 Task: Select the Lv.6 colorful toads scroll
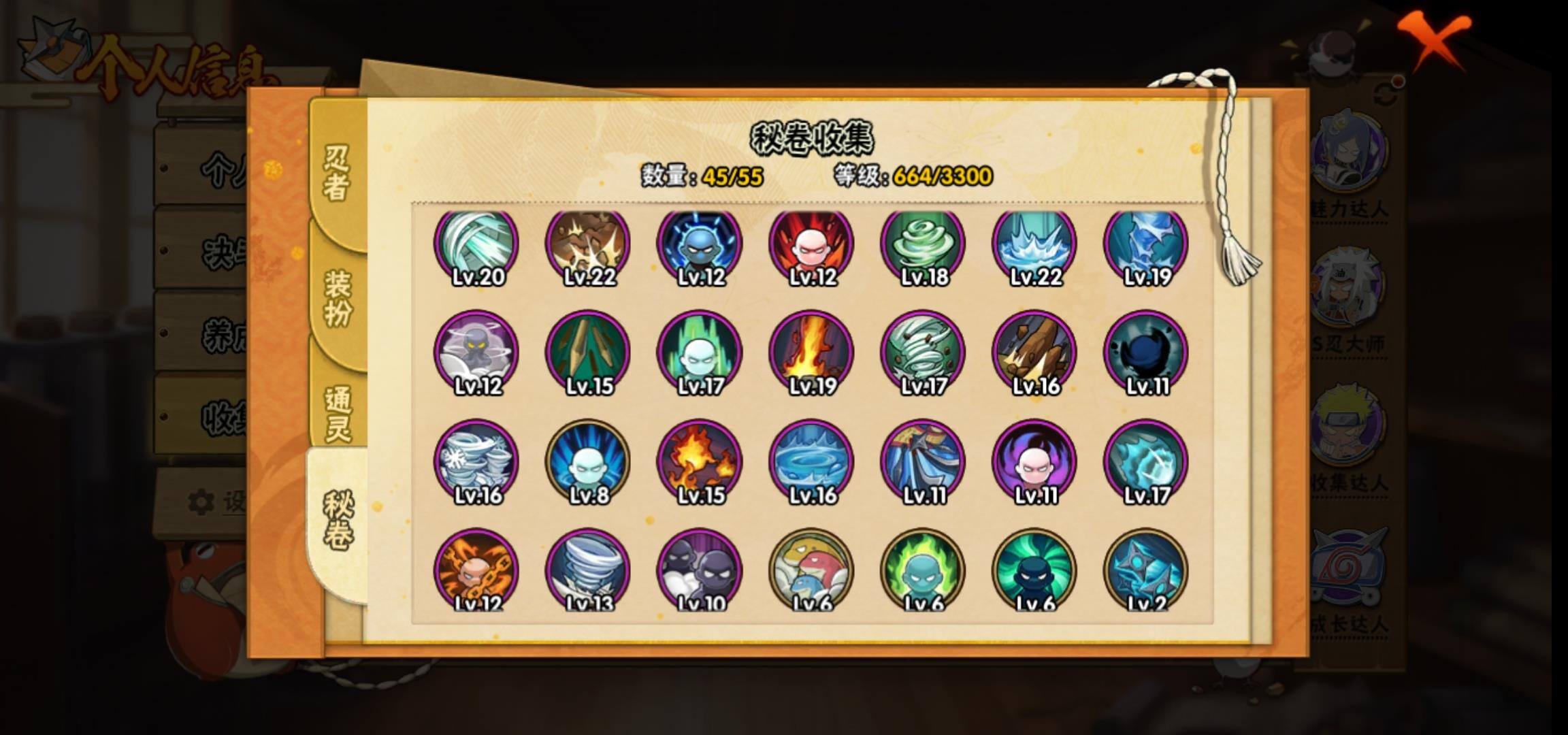[x=811, y=570]
